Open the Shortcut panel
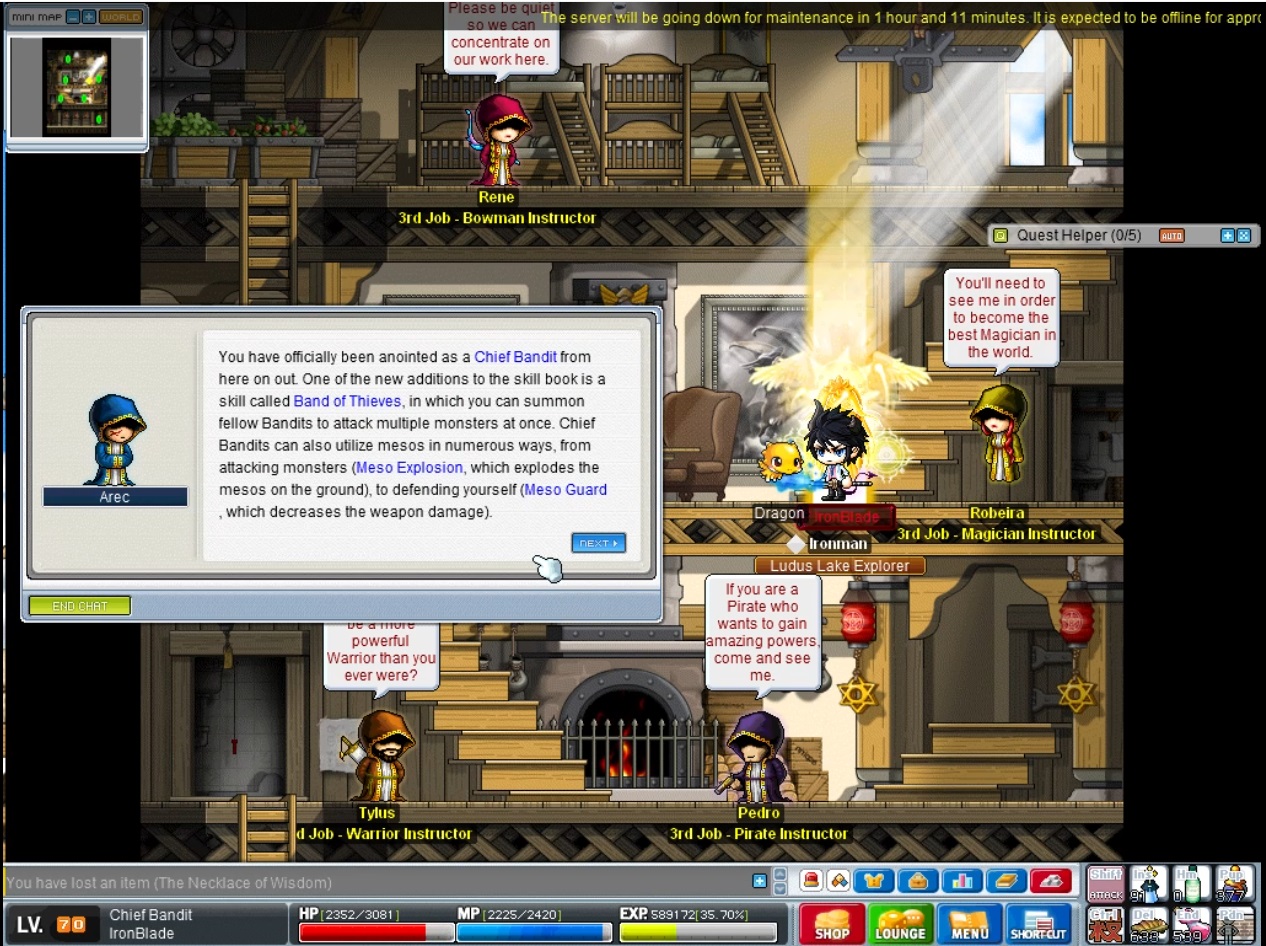The image size is (1266, 946). tap(1038, 924)
